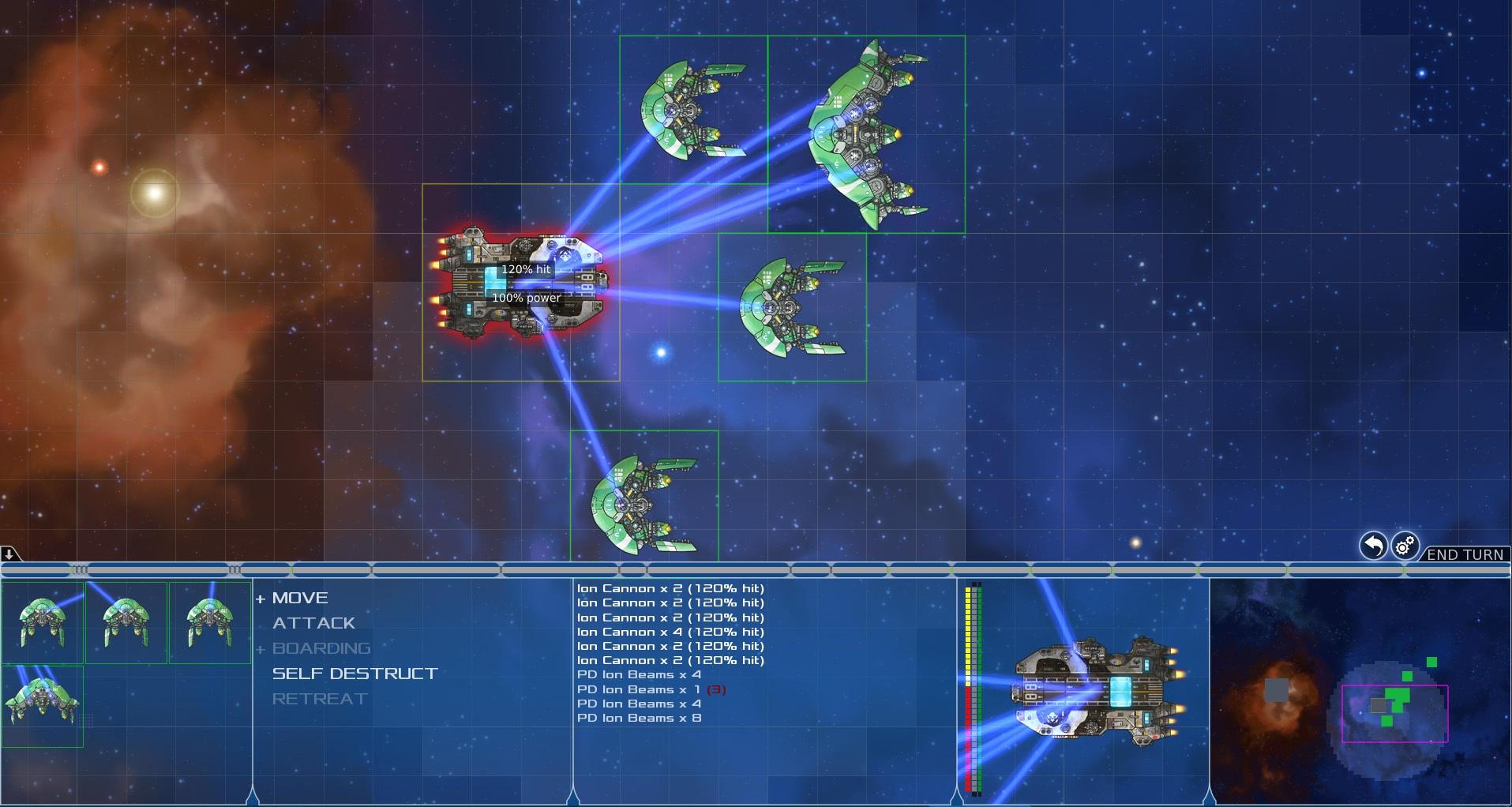Viewport: 1512px width, 807px height.
Task: Select the greyed-out RETREAT option
Action: coord(319,699)
